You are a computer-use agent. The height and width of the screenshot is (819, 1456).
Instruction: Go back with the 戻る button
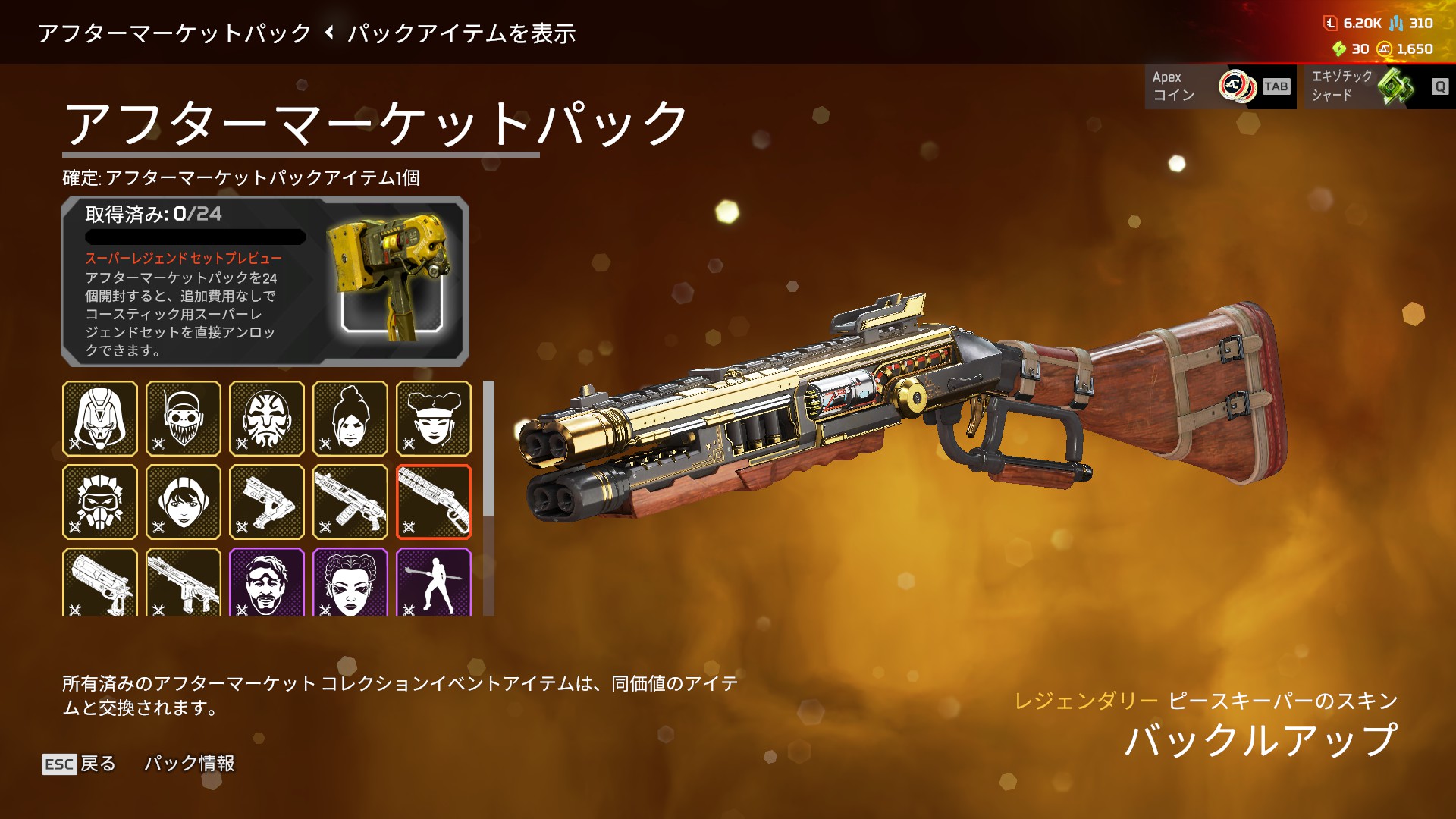(80, 764)
